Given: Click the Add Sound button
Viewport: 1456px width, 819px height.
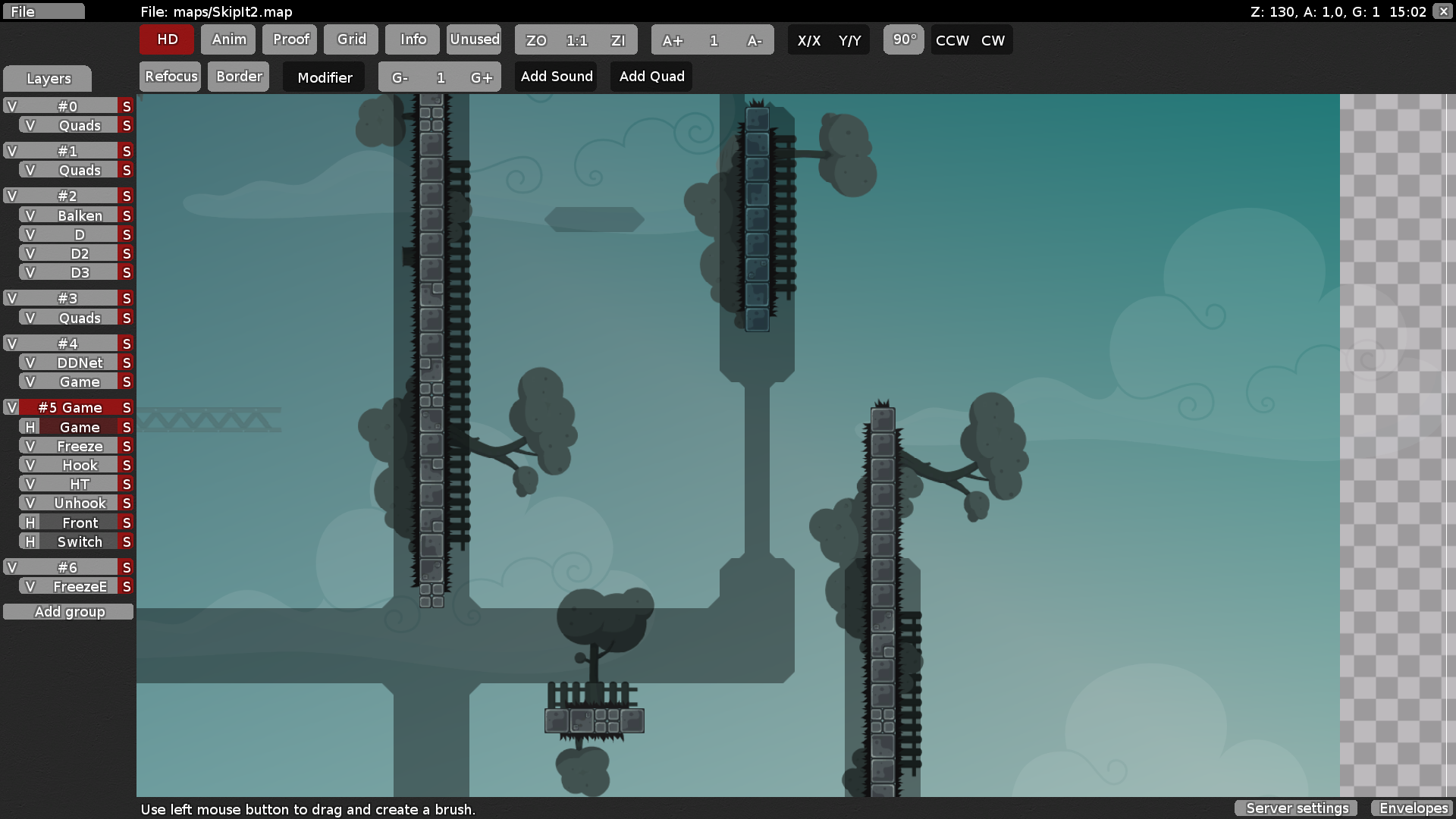Looking at the screenshot, I should [557, 77].
